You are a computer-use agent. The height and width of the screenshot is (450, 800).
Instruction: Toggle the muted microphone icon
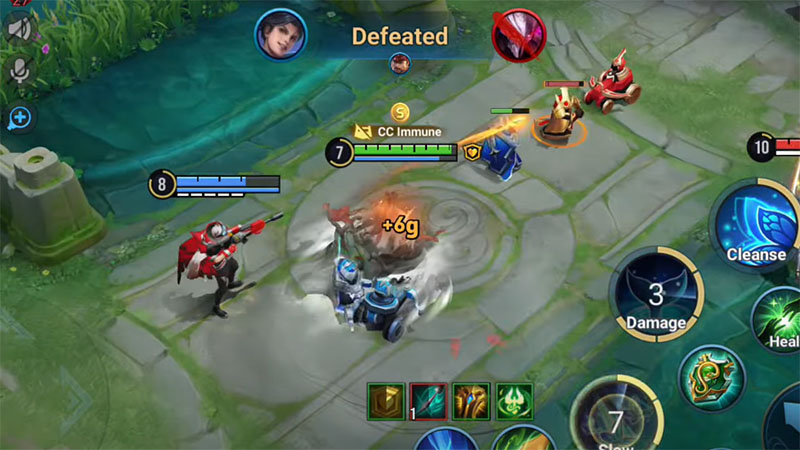pos(18,70)
